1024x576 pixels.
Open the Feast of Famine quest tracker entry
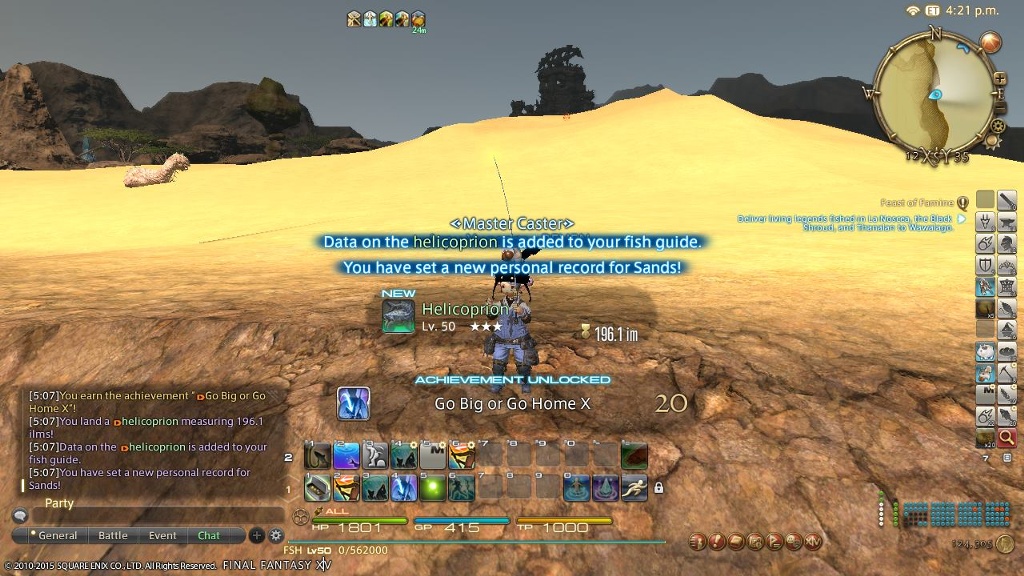pos(921,202)
